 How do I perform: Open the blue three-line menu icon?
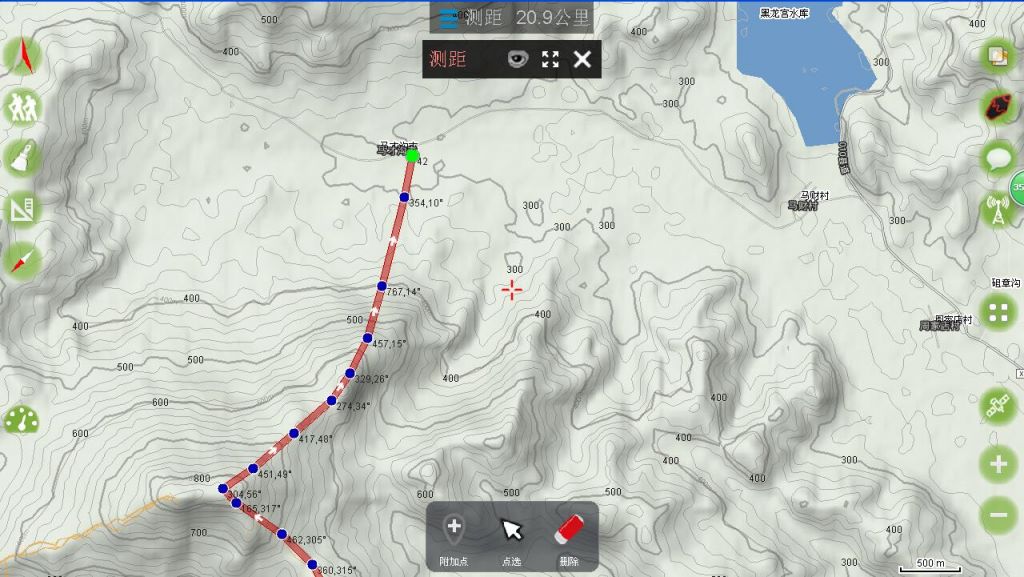click(x=450, y=17)
